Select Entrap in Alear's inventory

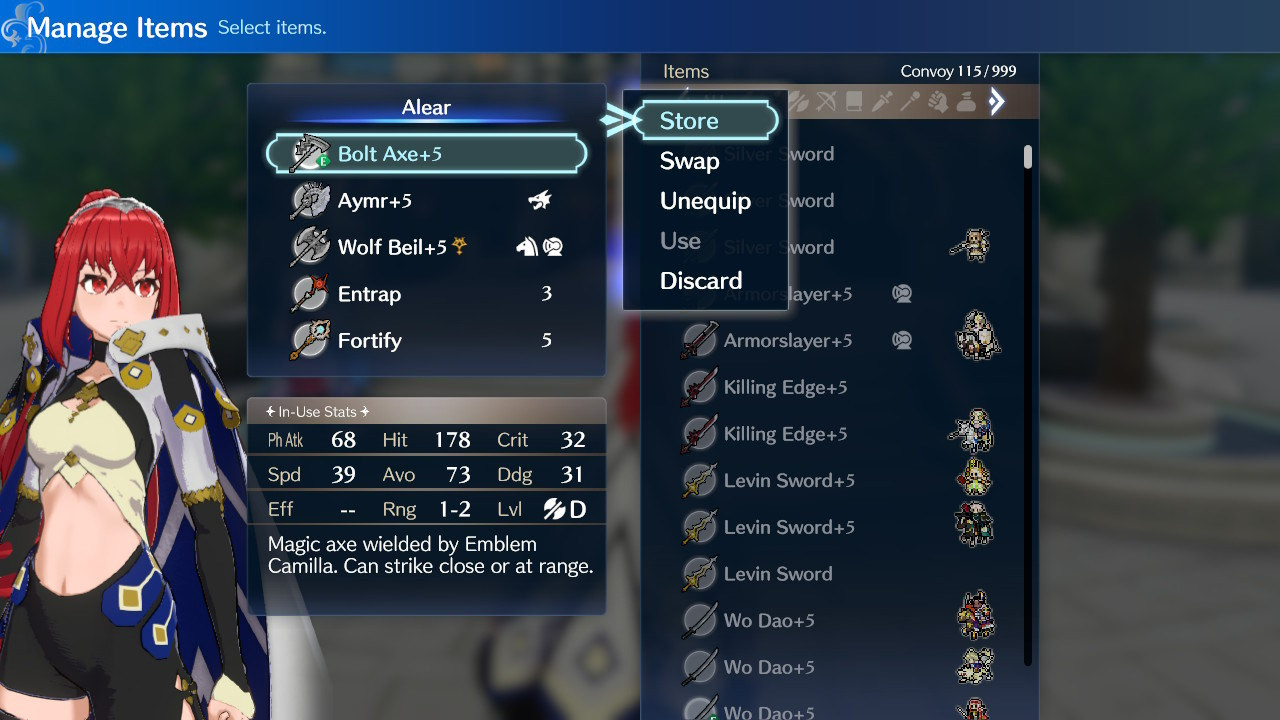point(369,293)
